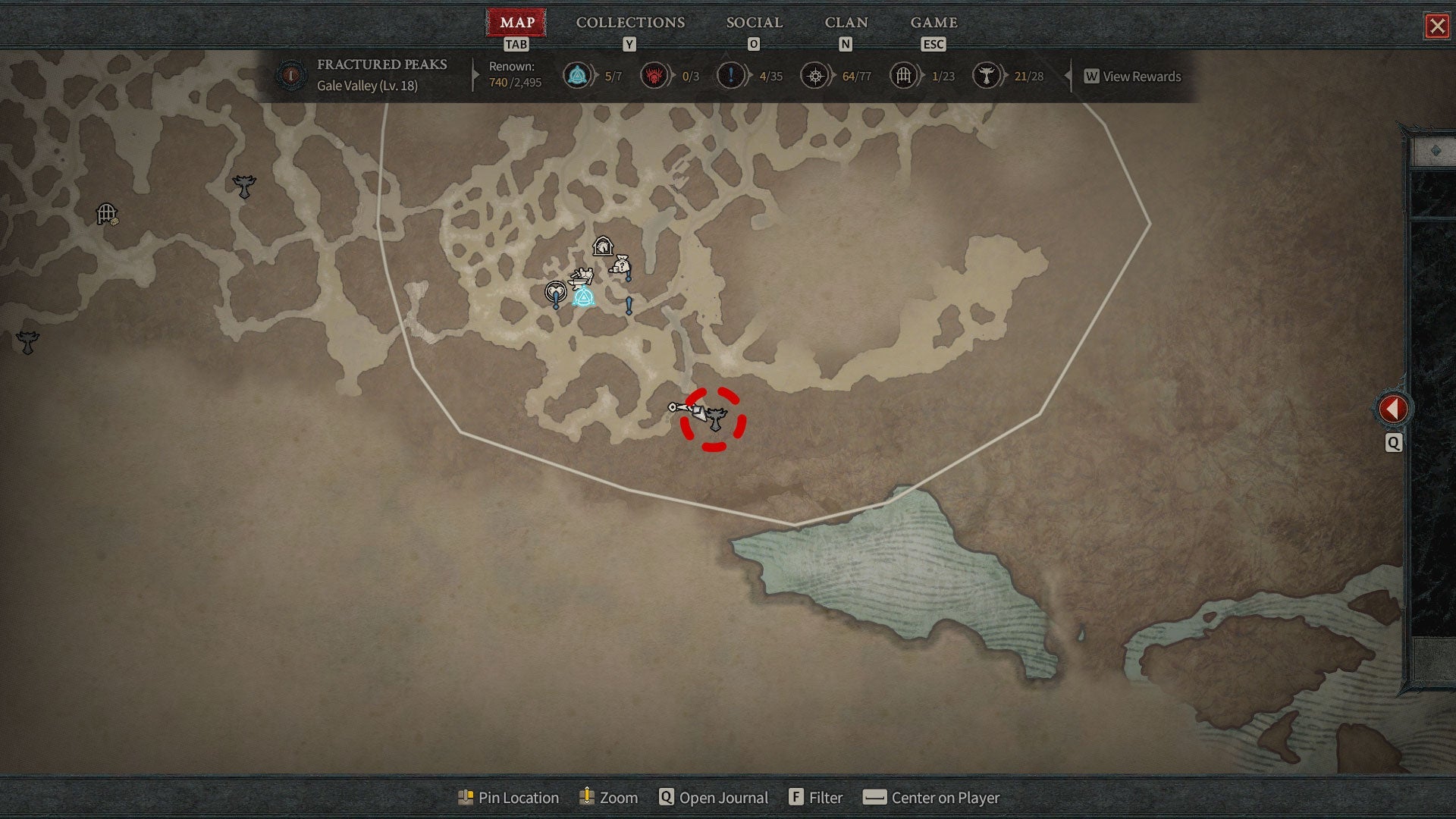Select the blacksmith anvil marker

pos(581,278)
